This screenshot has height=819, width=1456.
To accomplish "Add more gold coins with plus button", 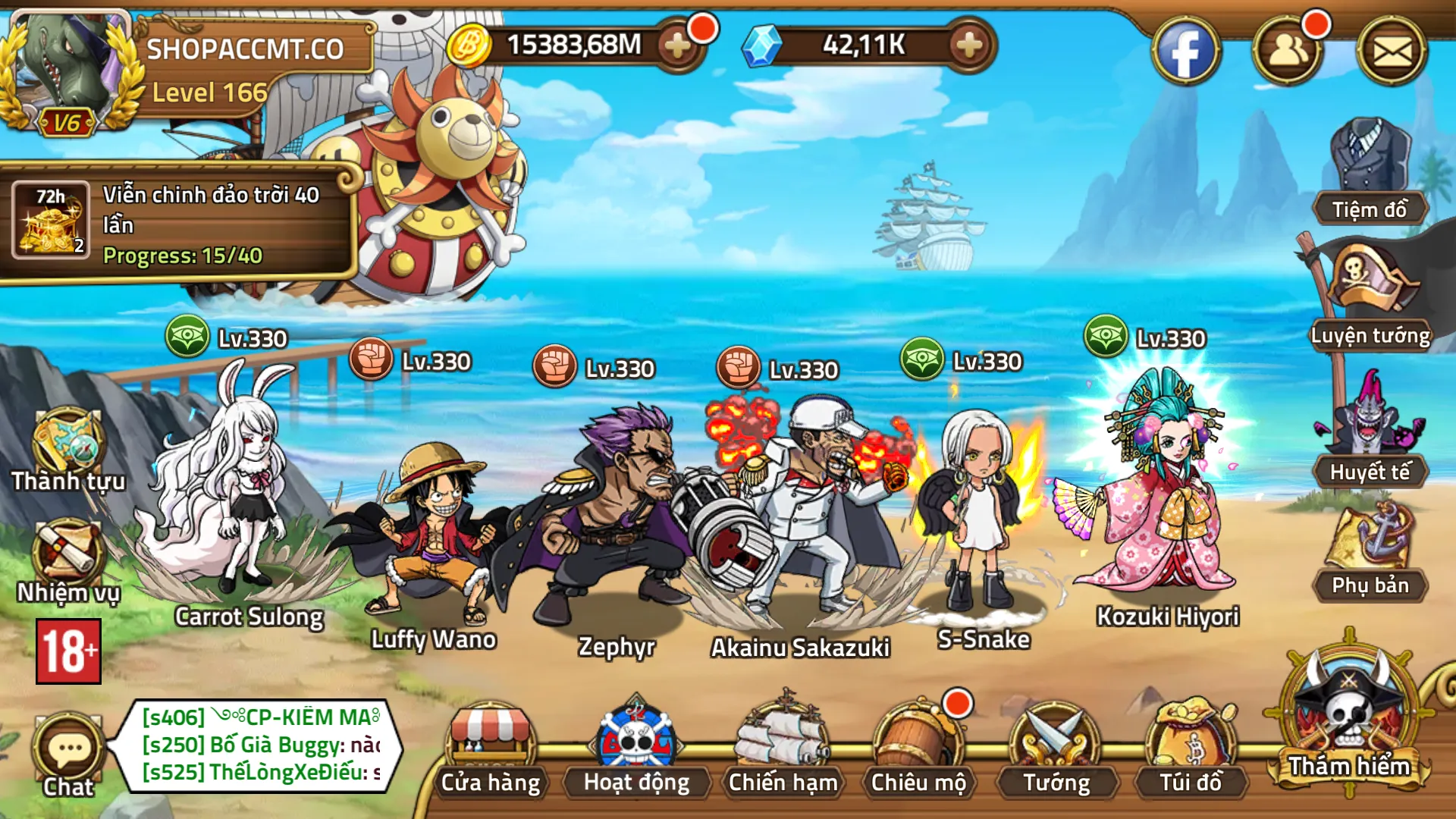I will pyautogui.click(x=677, y=46).
